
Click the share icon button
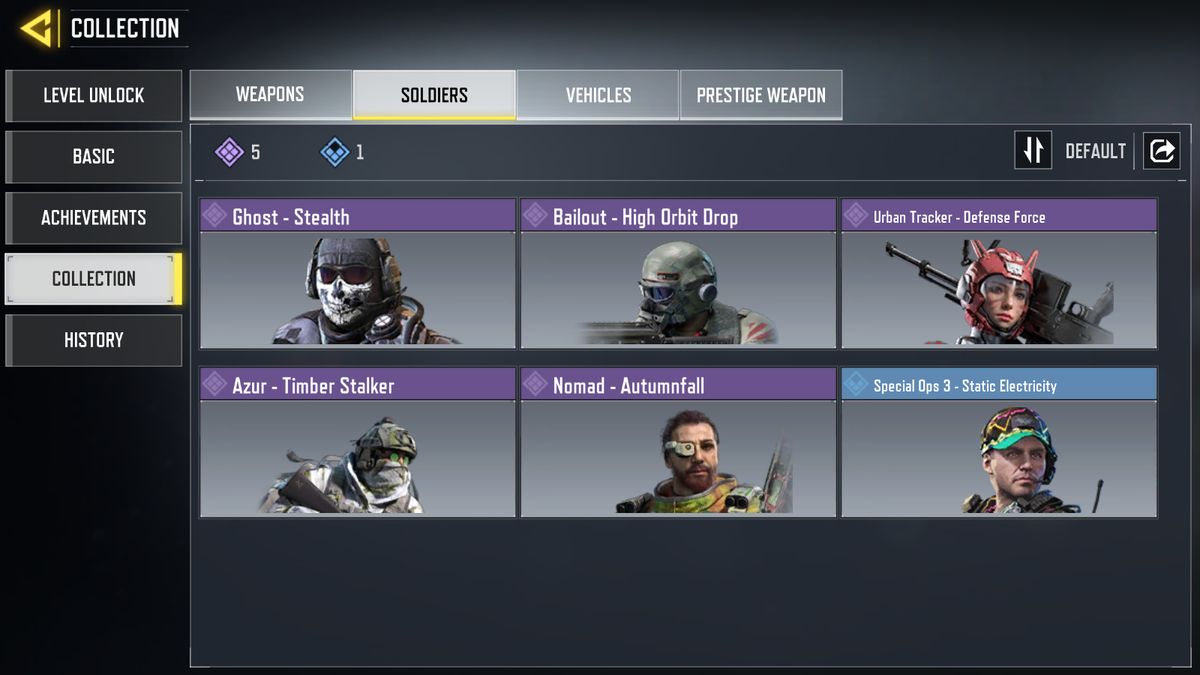(x=1161, y=151)
